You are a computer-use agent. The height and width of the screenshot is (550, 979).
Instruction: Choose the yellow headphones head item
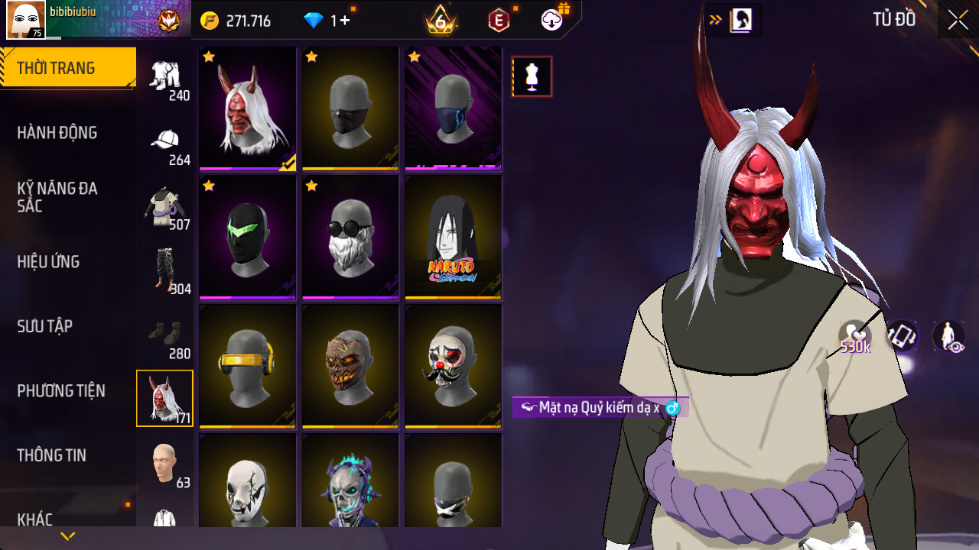pyautogui.click(x=247, y=366)
